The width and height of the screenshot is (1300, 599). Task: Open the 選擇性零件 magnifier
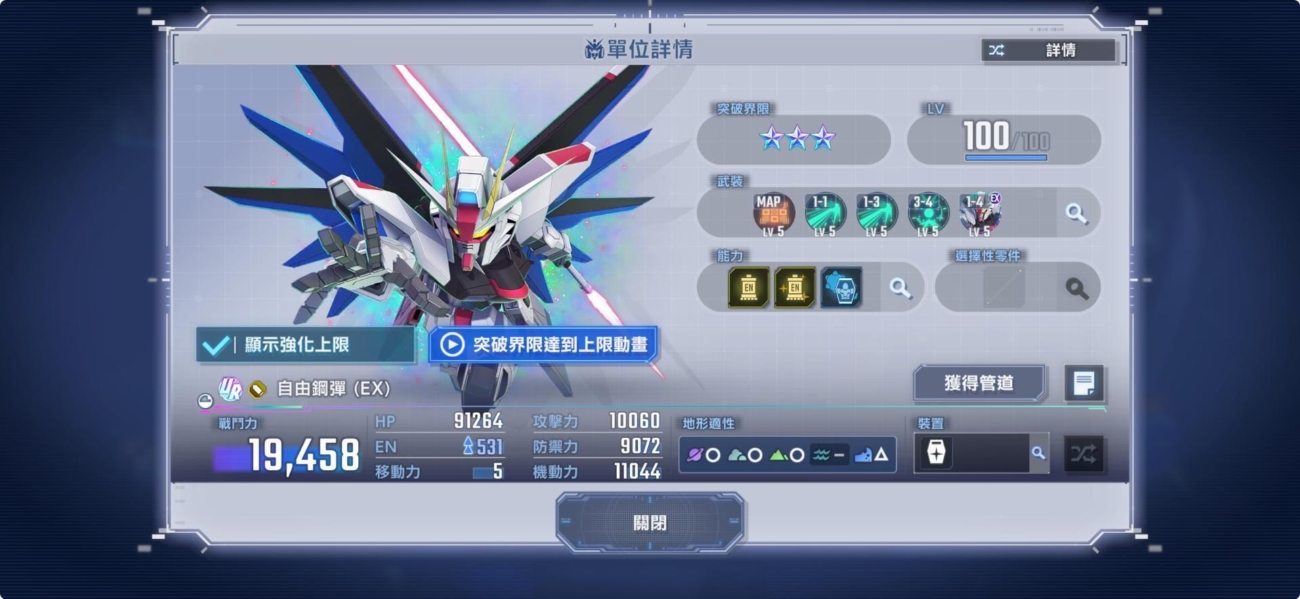[x=1076, y=288]
